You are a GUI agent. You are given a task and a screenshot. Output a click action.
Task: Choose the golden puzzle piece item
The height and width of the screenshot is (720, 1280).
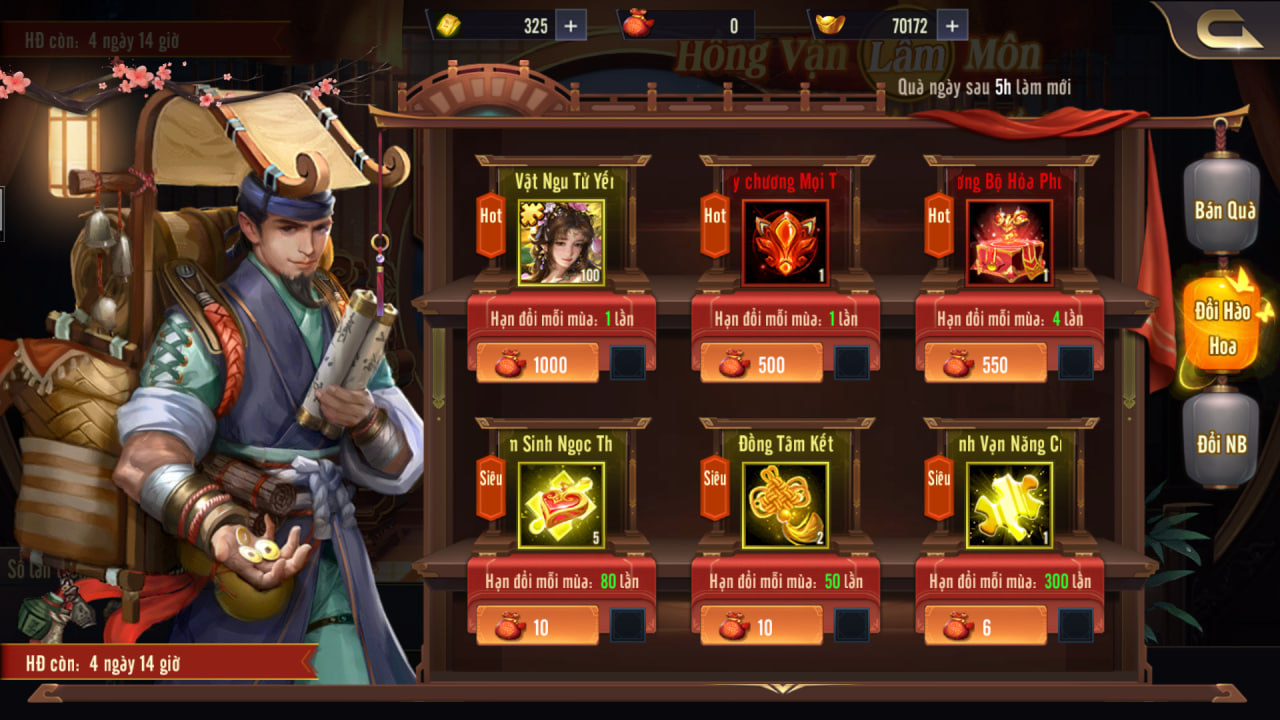pyautogui.click(x=1009, y=505)
